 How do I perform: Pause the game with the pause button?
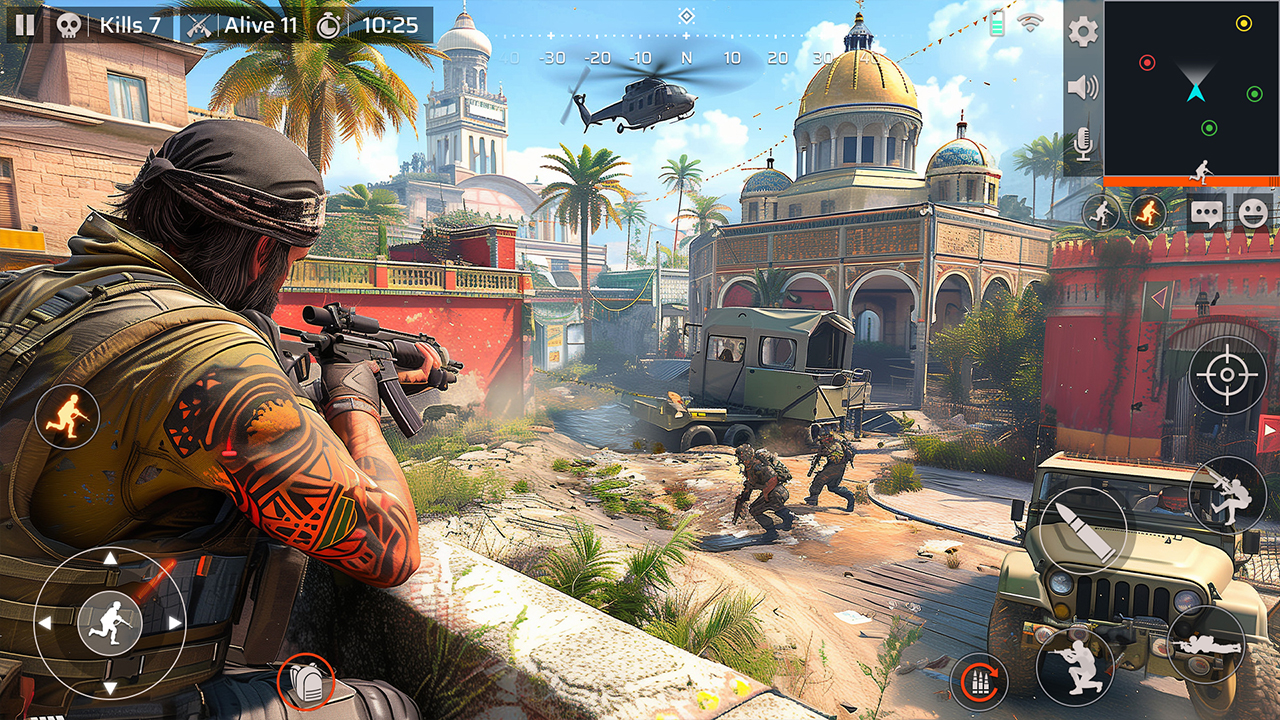coord(25,25)
